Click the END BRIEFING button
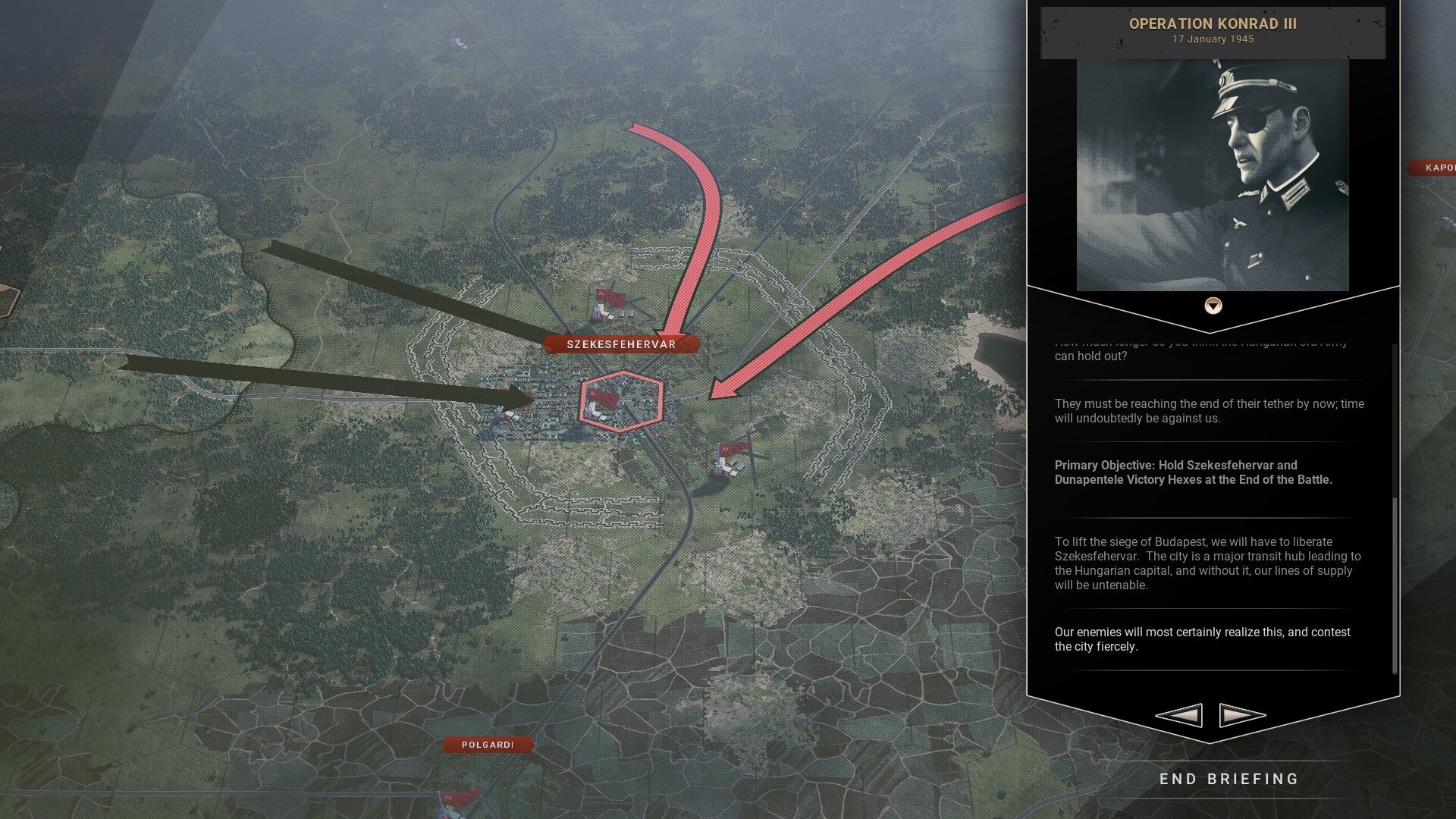 click(1229, 779)
